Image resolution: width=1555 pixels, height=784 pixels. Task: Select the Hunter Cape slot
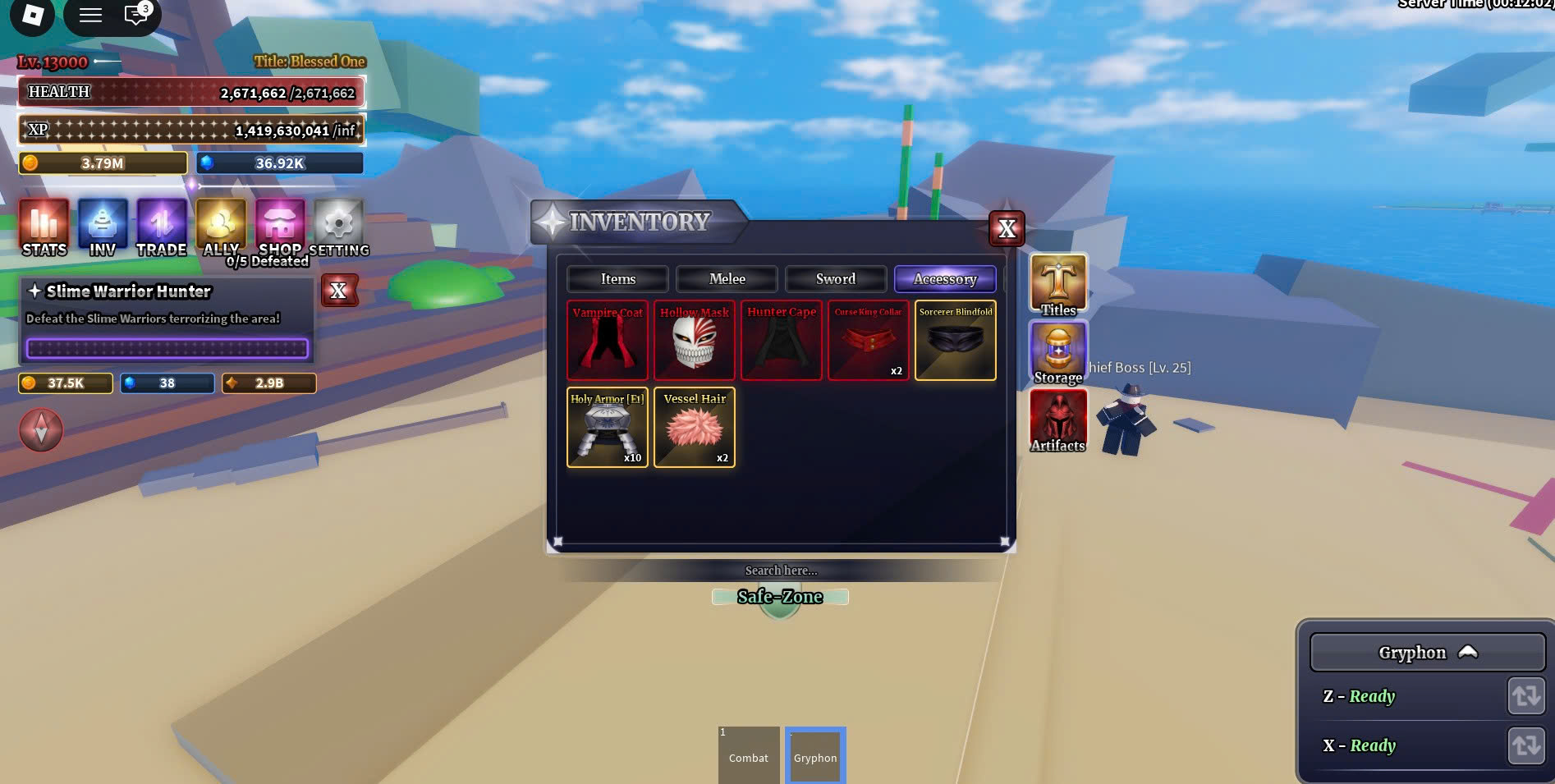(x=782, y=341)
